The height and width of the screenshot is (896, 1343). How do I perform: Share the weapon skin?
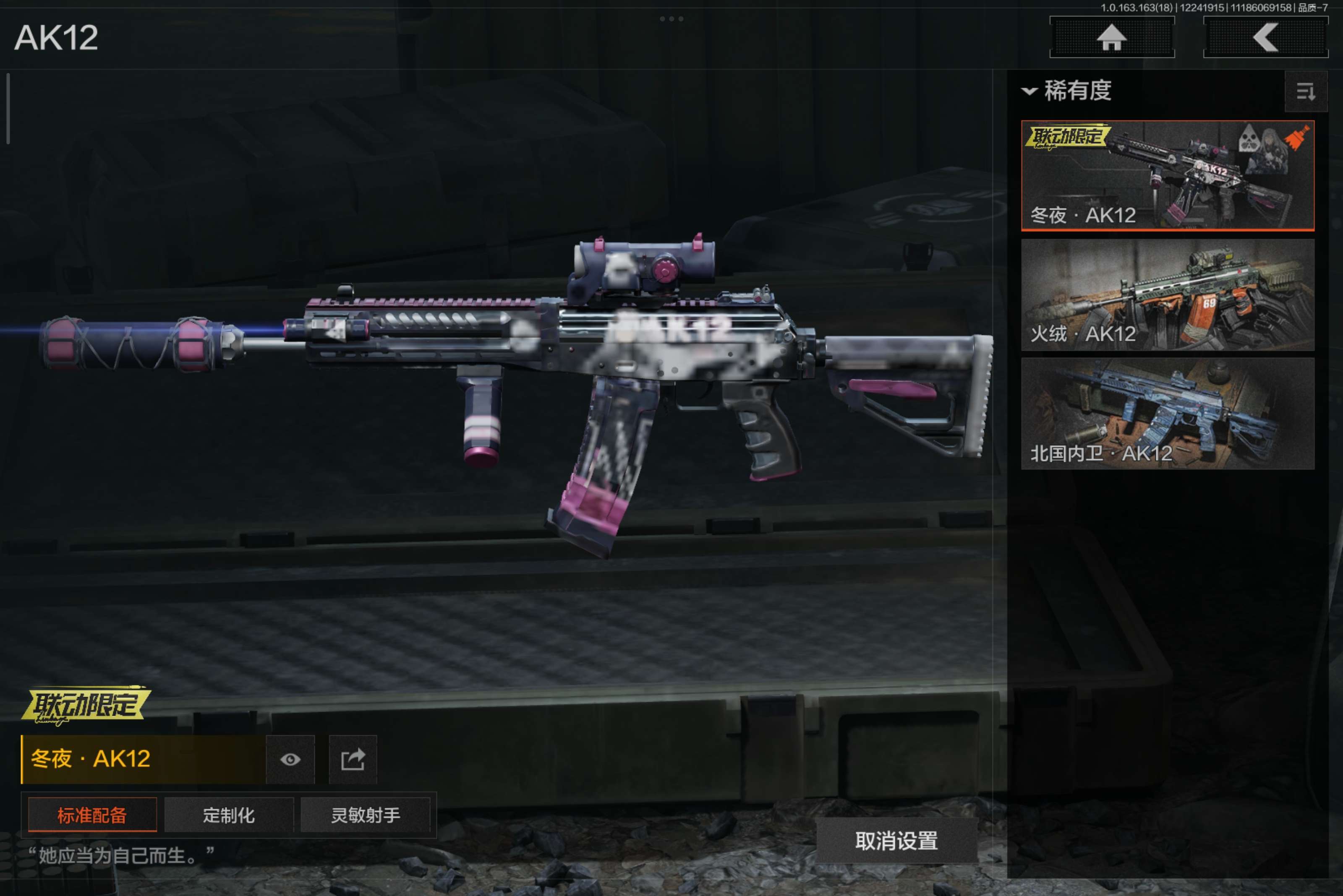coord(353,759)
